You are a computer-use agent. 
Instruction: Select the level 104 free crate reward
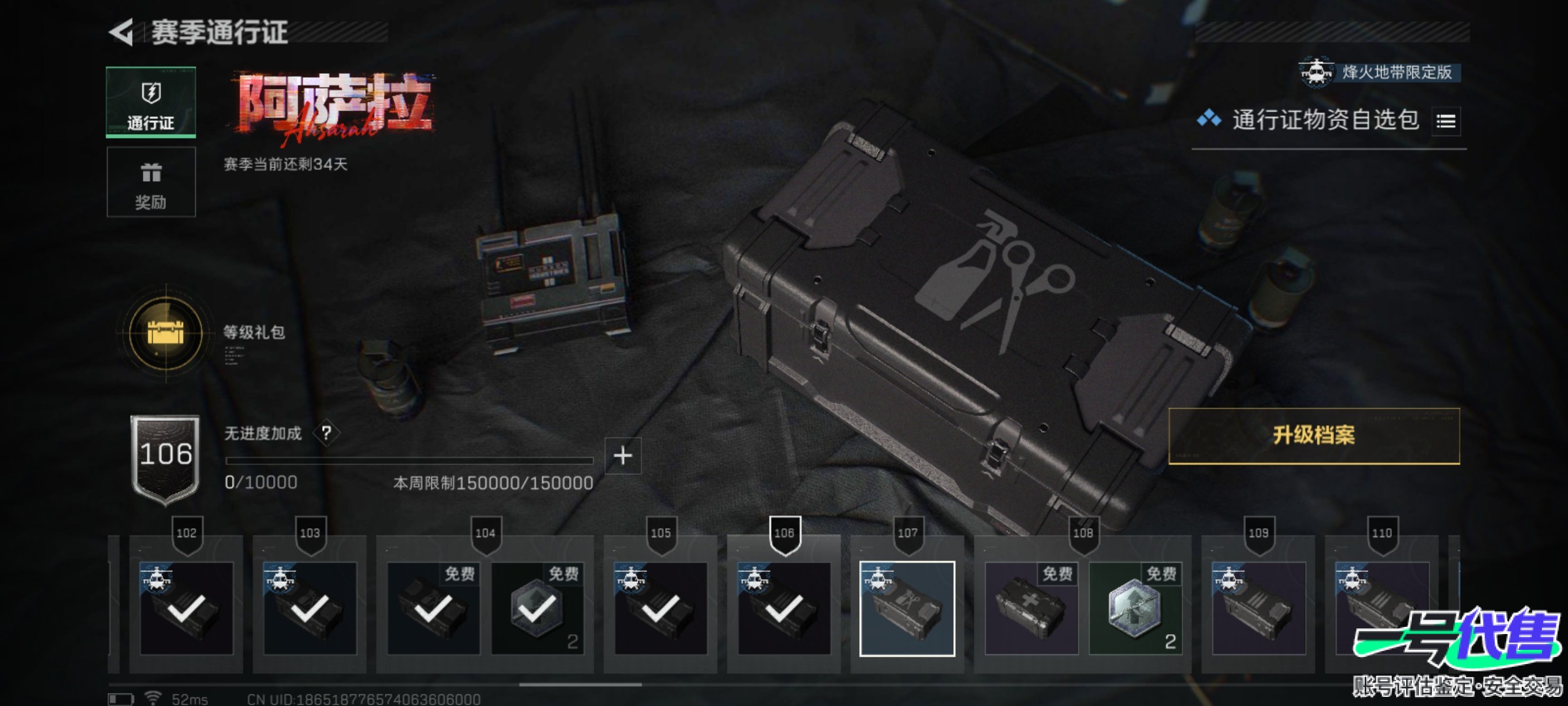(x=433, y=609)
